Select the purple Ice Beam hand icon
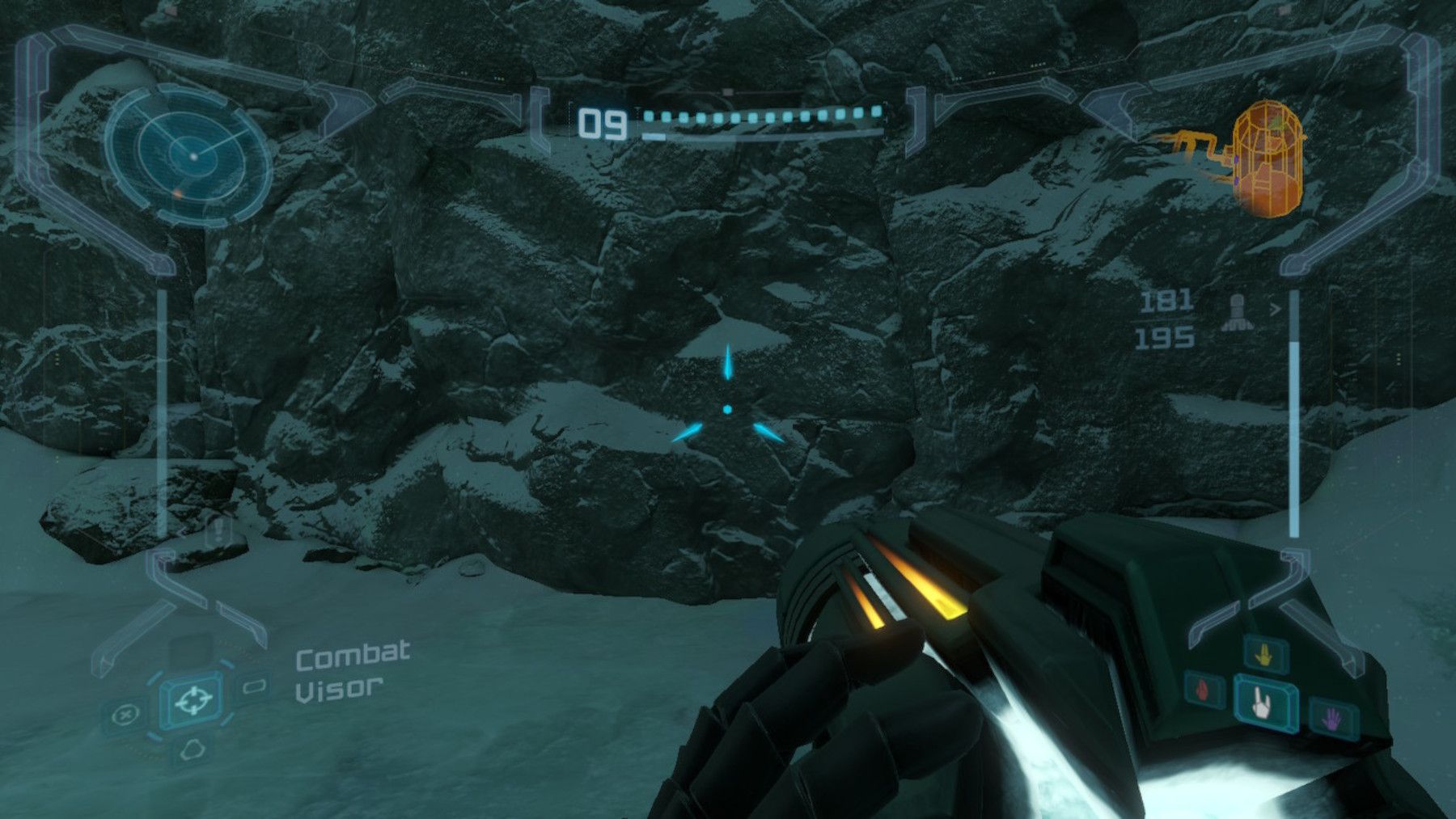The image size is (1456, 819). click(1332, 718)
